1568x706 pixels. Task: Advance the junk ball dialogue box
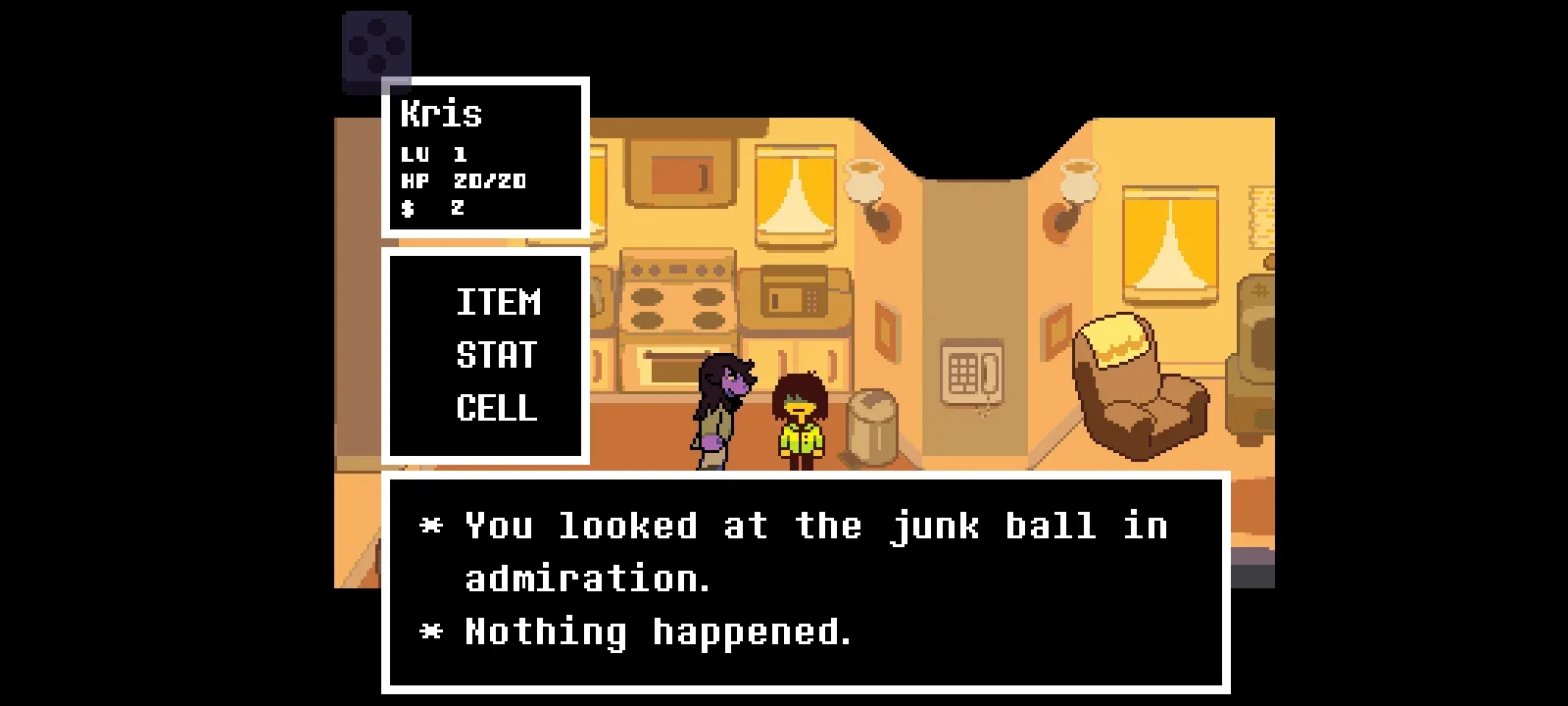(805, 581)
